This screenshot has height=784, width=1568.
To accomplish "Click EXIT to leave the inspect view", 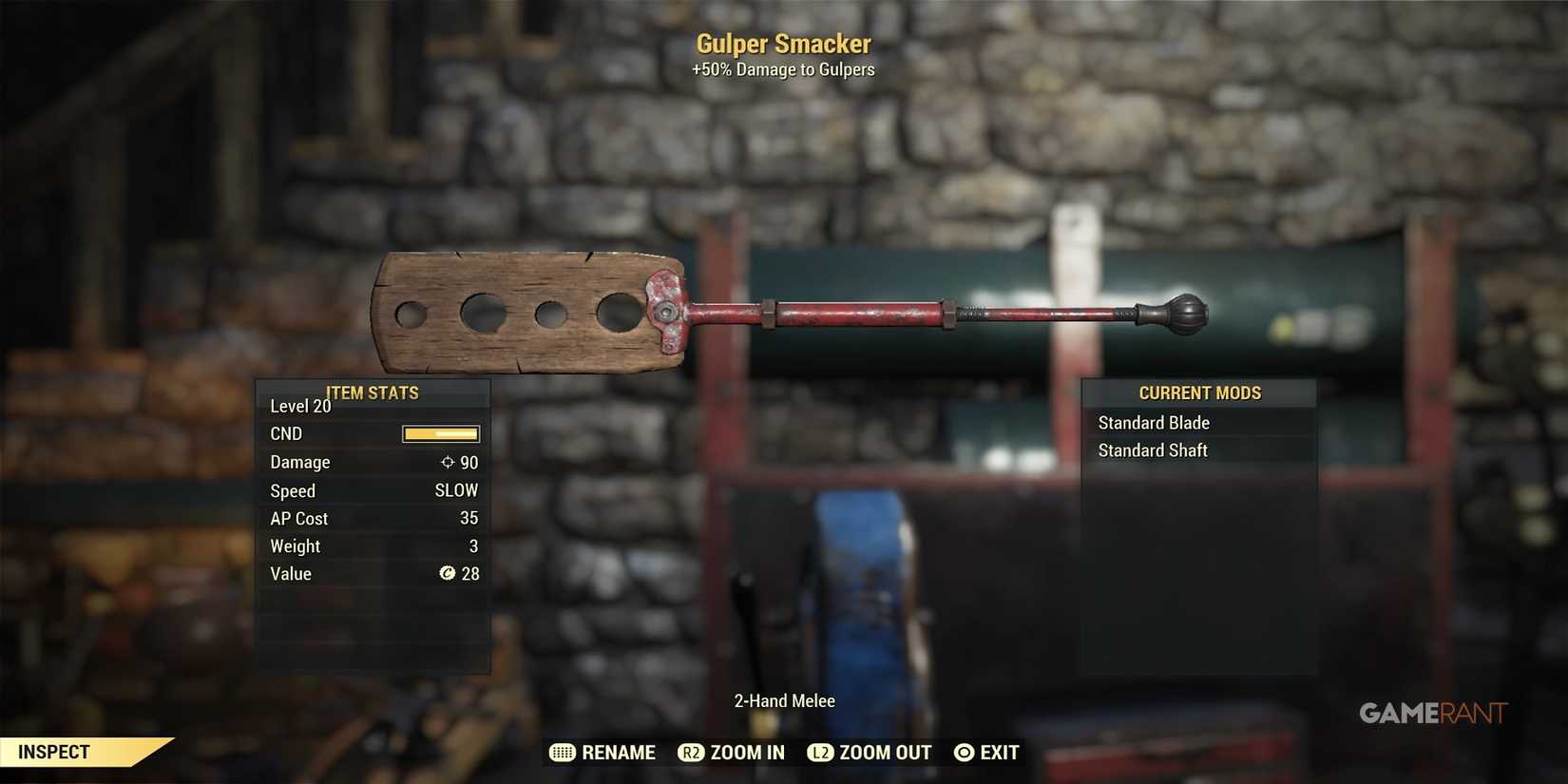I will pos(999,752).
